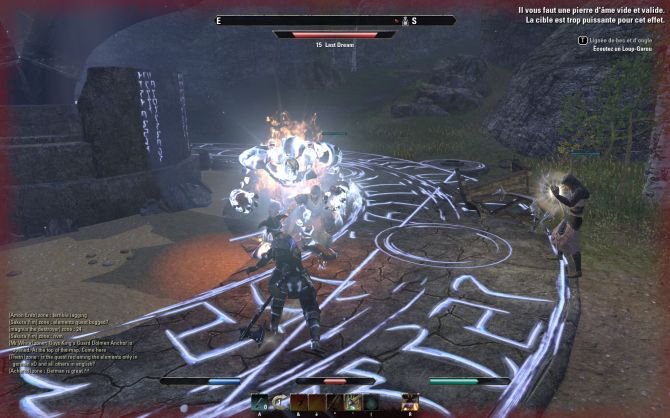
Task: Click the compass bar
Action: [x=335, y=20]
